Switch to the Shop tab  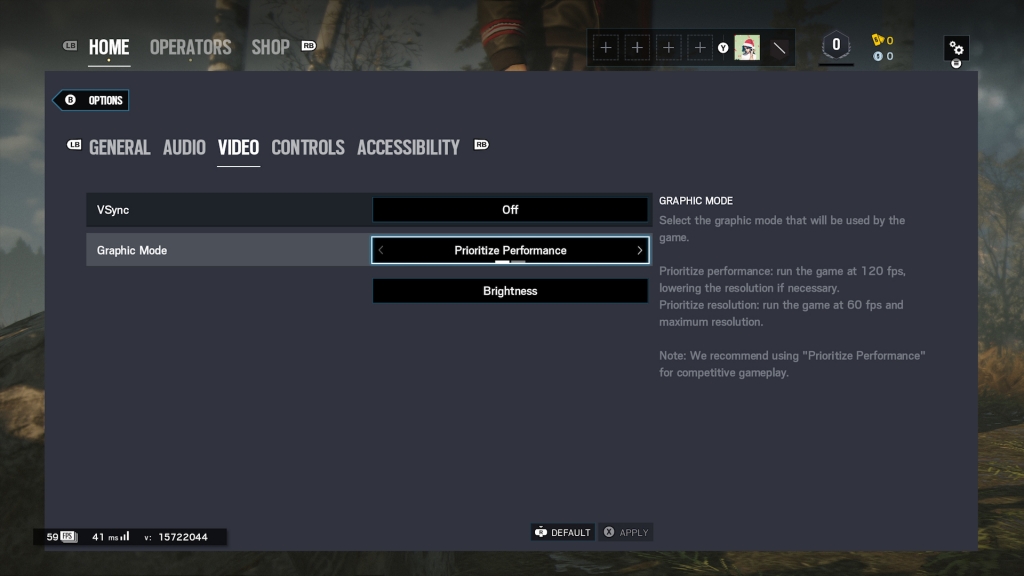pyautogui.click(x=270, y=47)
